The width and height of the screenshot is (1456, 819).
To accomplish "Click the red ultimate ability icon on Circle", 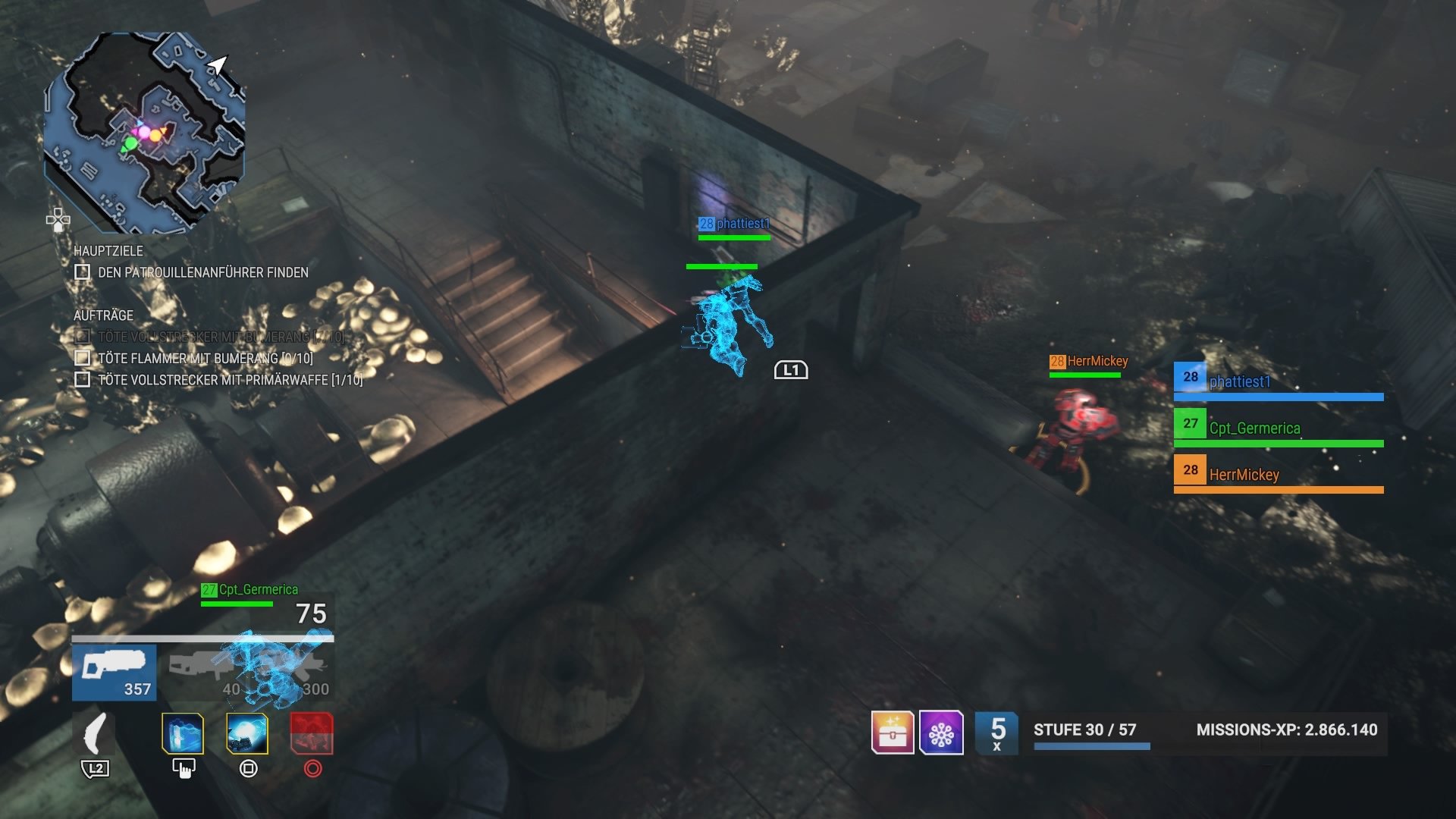I will [x=313, y=733].
